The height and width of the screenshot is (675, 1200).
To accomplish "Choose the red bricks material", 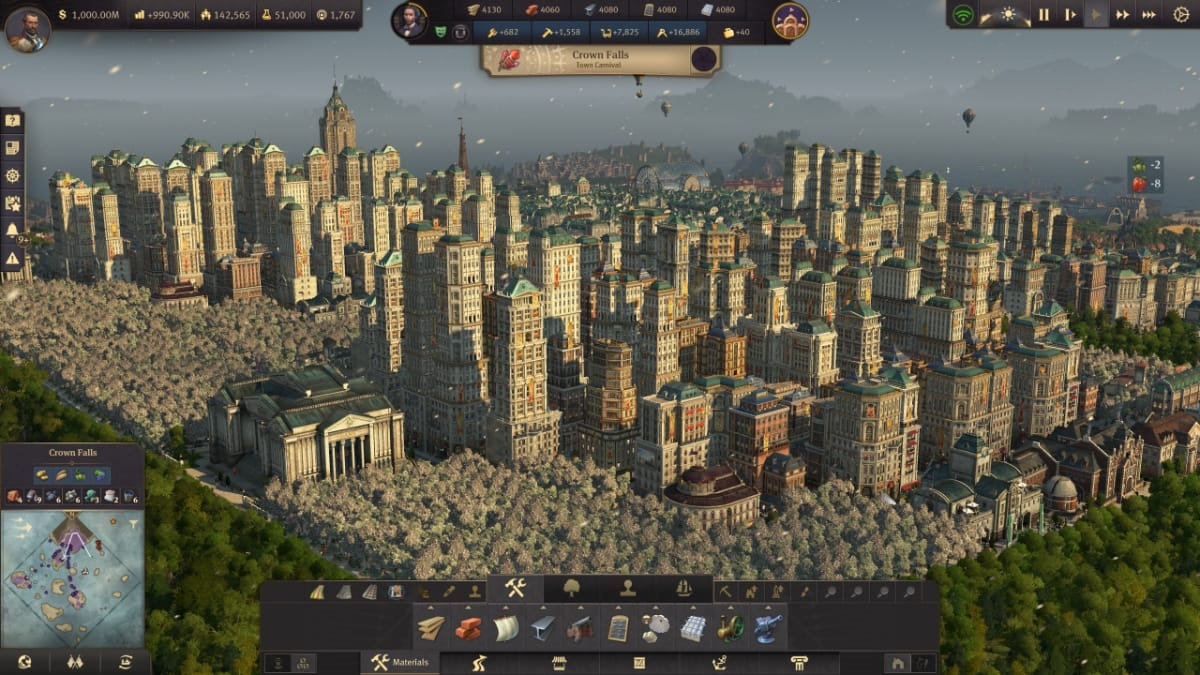I will pos(468,628).
